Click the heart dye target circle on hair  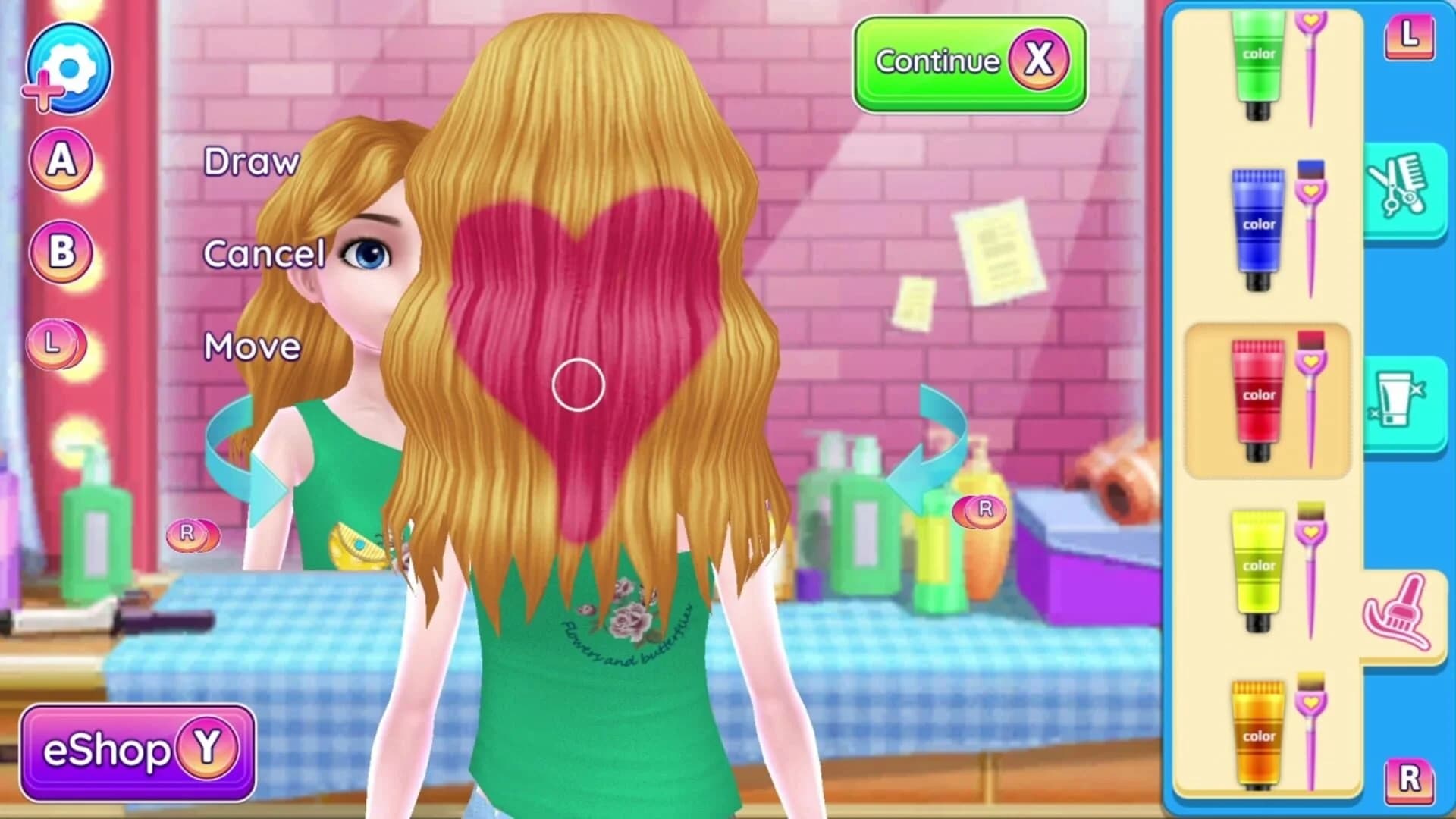(578, 385)
